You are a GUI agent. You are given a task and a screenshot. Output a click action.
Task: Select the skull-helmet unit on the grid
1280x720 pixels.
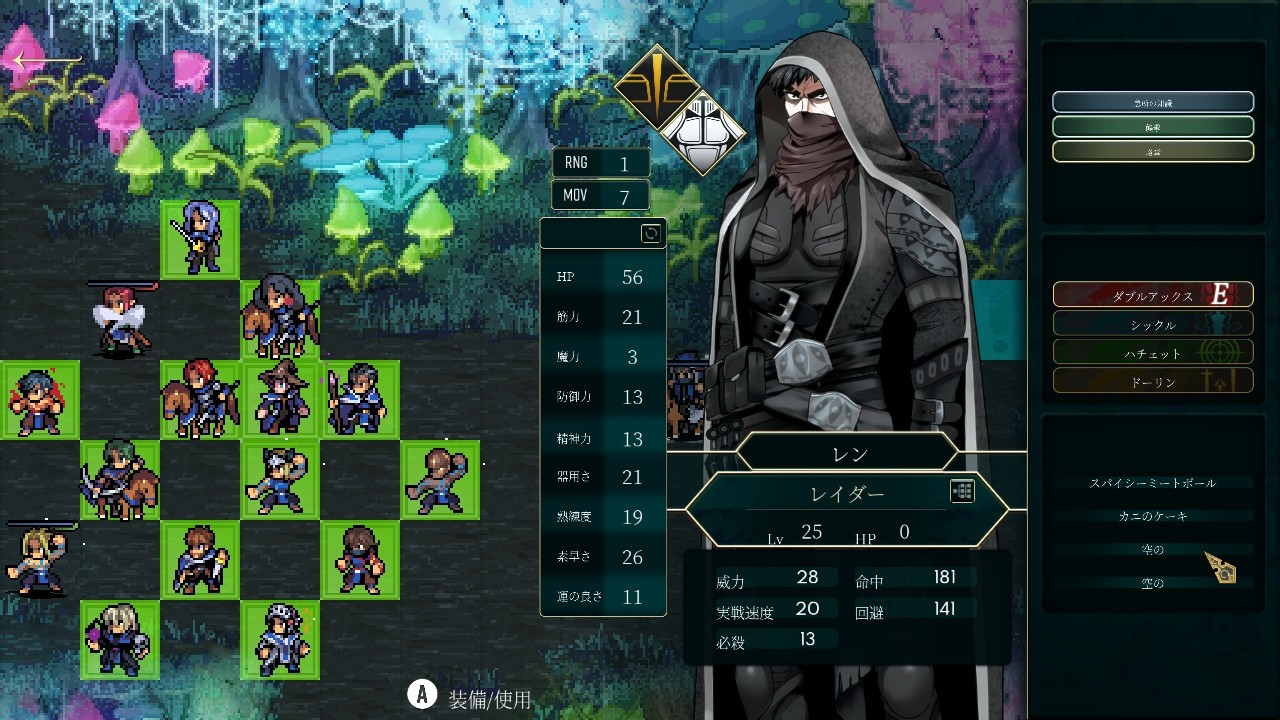(x=280, y=640)
